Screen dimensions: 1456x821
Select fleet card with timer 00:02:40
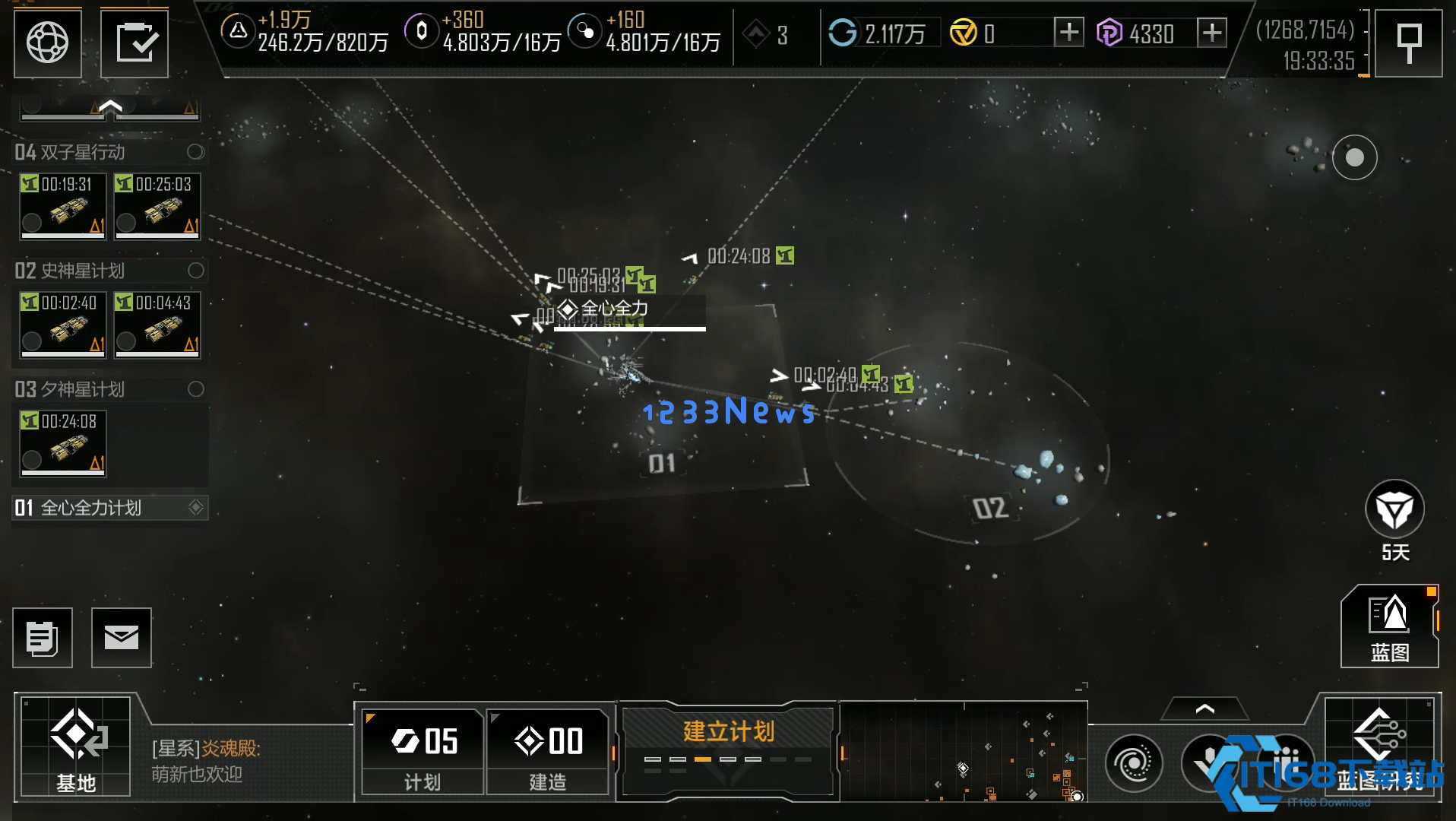click(63, 324)
